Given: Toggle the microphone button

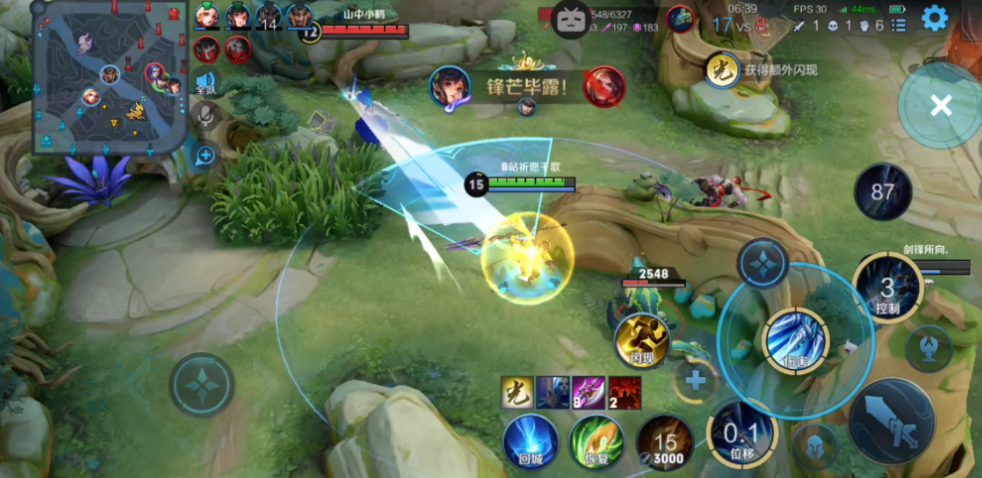Looking at the screenshot, I should (206, 116).
